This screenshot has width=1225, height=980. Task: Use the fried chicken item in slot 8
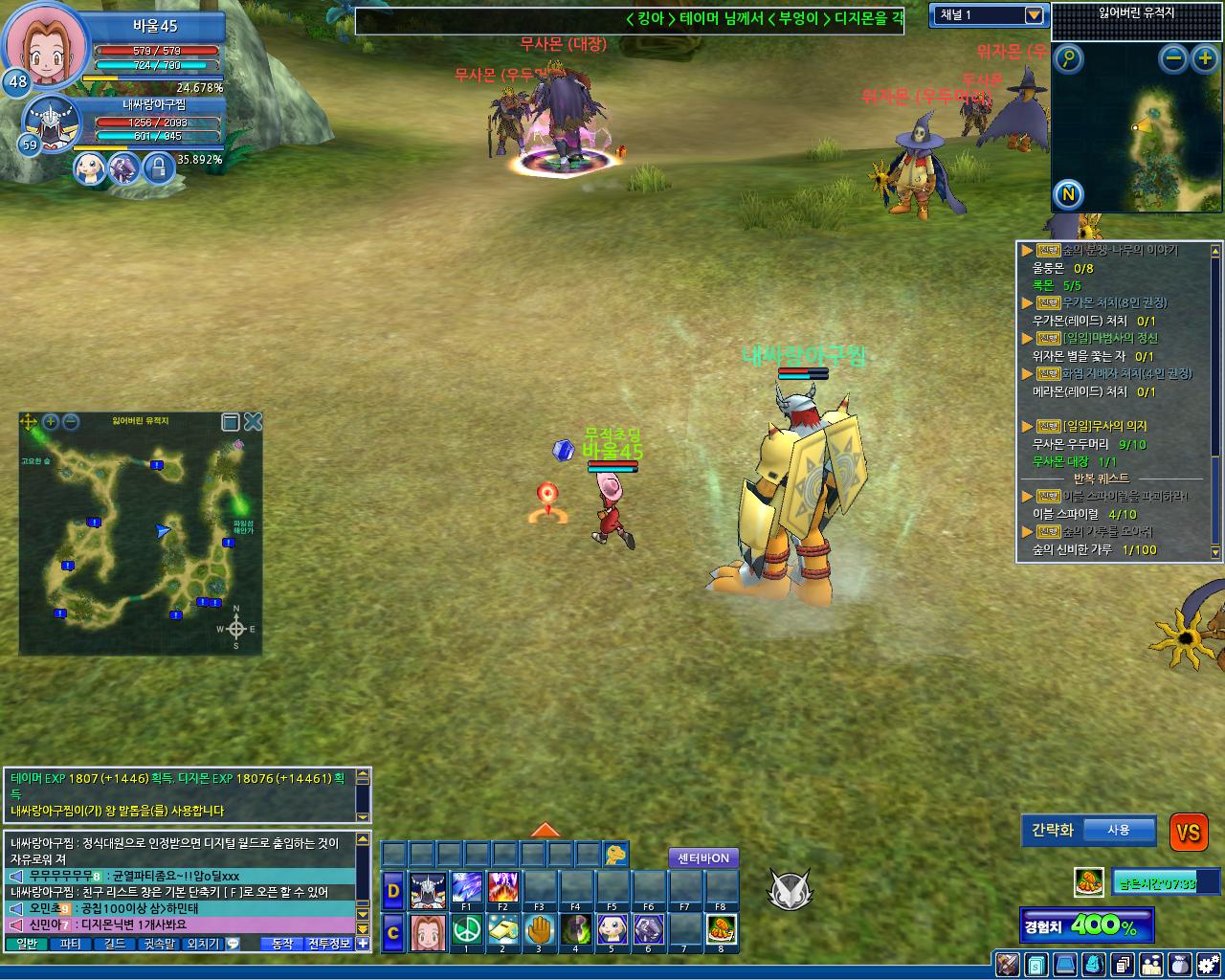(x=721, y=929)
